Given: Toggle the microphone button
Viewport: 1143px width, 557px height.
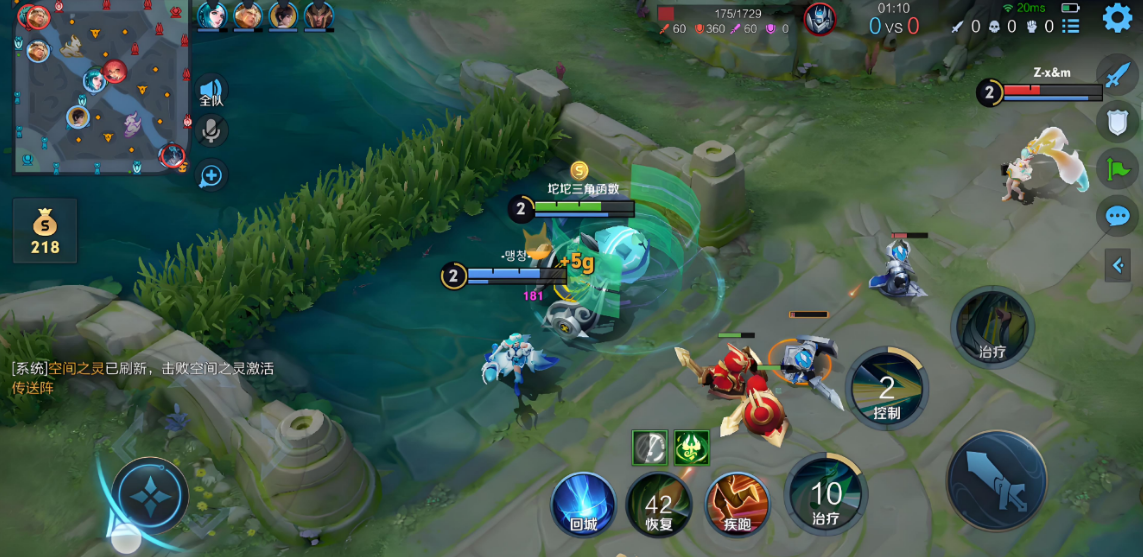Looking at the screenshot, I should coord(211,131).
